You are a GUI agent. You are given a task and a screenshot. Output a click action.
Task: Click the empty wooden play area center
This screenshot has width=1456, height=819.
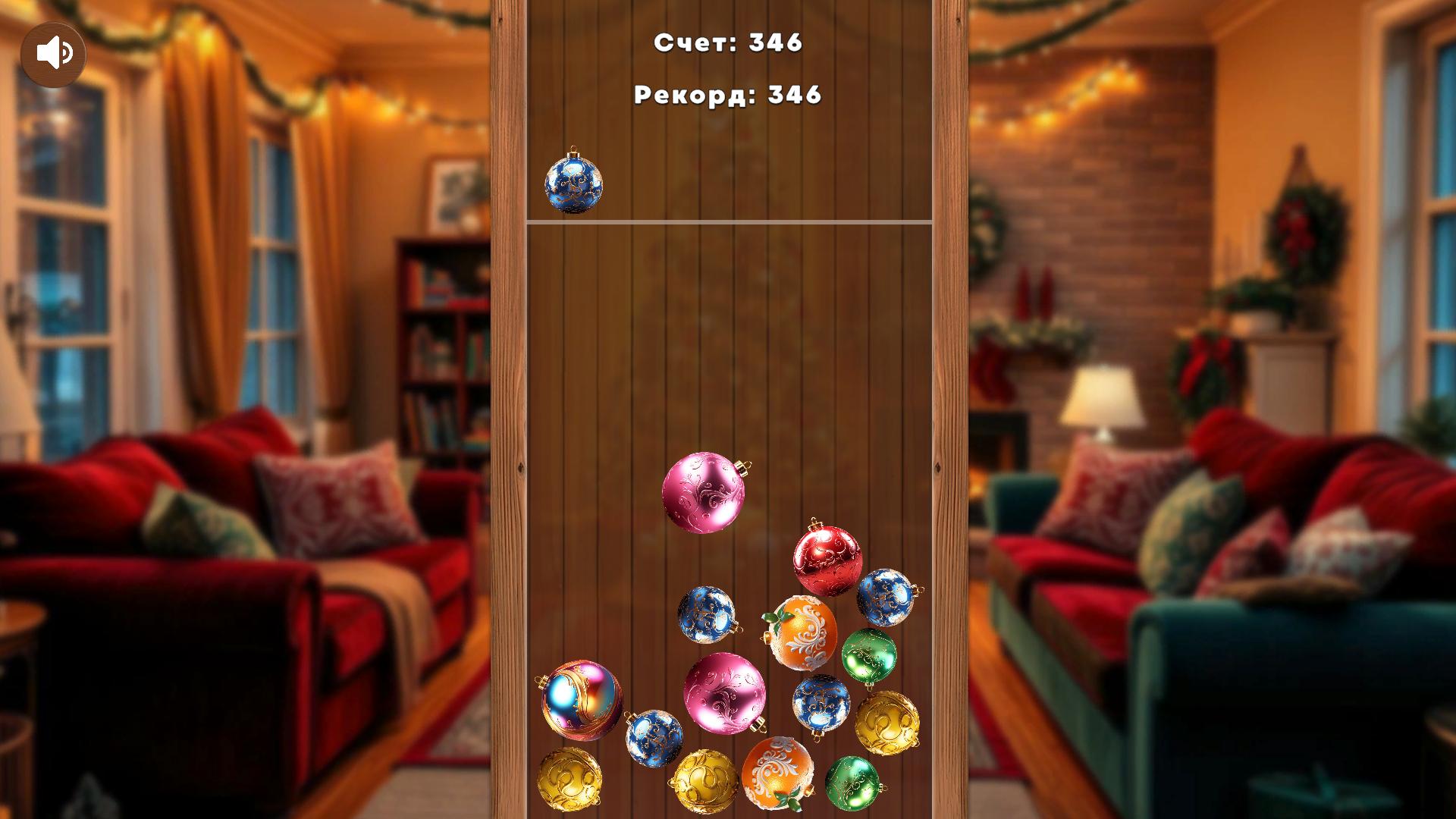[x=728, y=341]
